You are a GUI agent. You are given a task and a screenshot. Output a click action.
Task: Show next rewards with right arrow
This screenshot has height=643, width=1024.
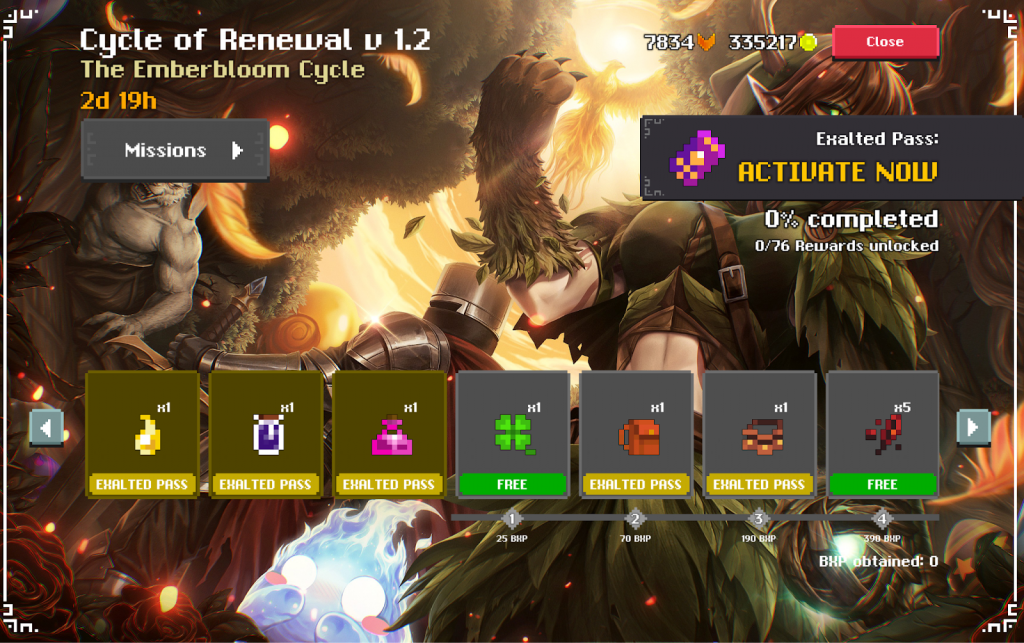click(x=973, y=428)
